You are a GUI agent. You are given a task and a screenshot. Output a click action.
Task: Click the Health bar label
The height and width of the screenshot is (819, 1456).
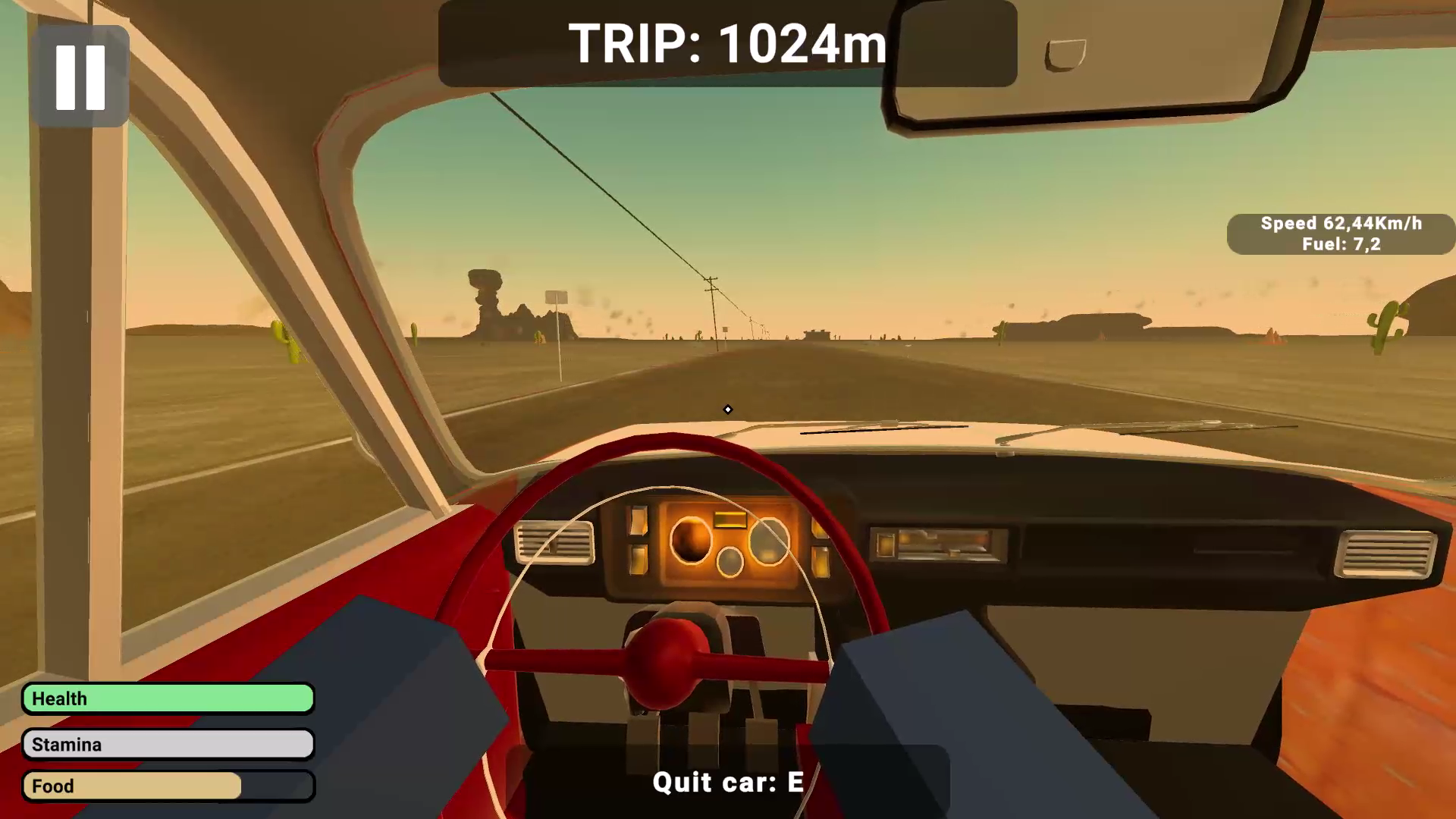(x=59, y=698)
